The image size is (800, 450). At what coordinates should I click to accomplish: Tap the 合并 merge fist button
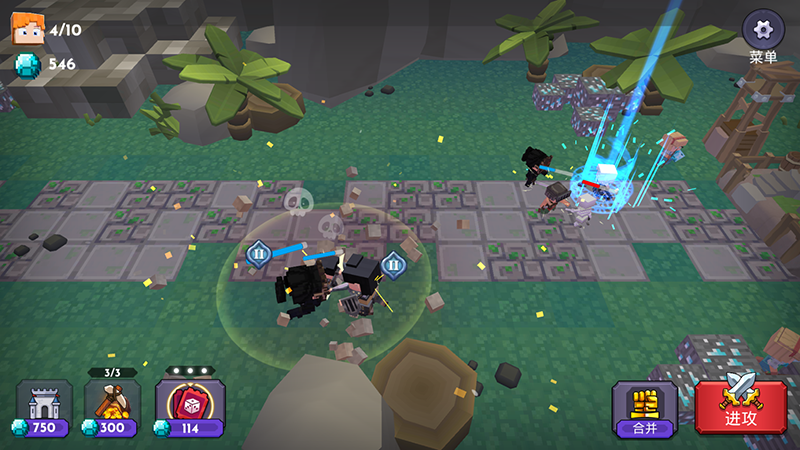tap(645, 408)
